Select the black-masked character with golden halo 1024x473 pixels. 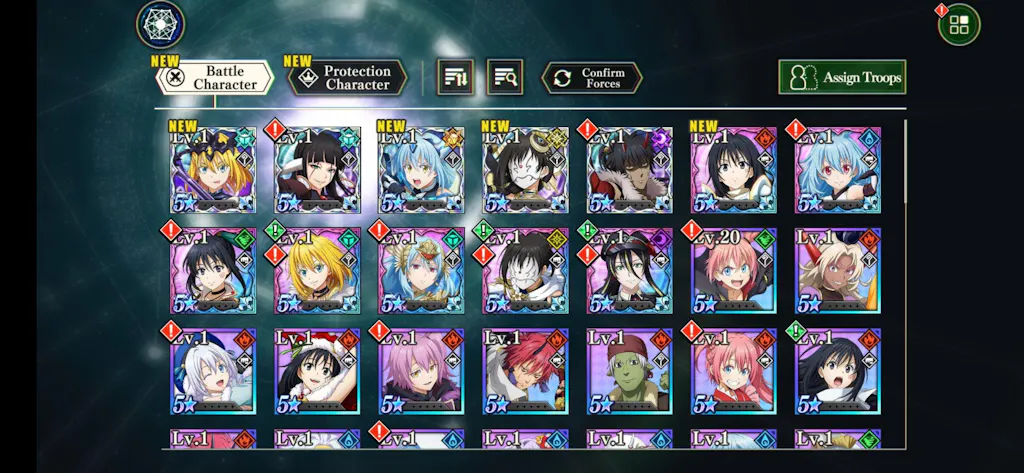pos(525,170)
